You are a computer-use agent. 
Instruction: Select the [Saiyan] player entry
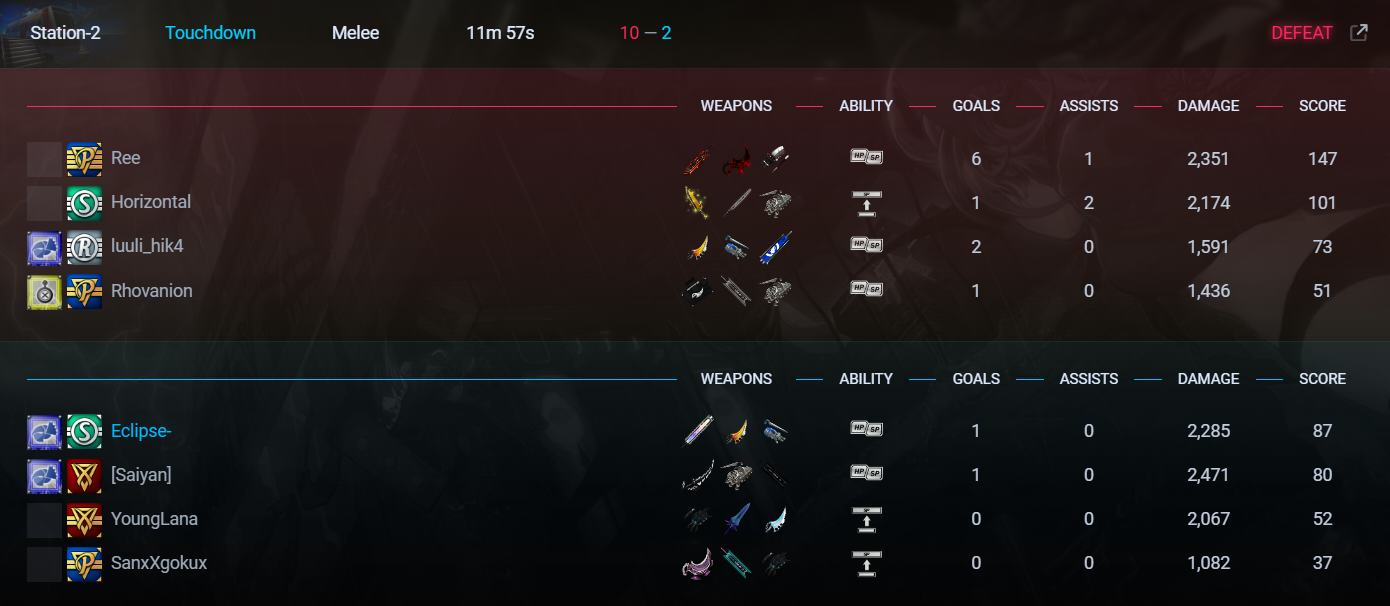tap(141, 475)
